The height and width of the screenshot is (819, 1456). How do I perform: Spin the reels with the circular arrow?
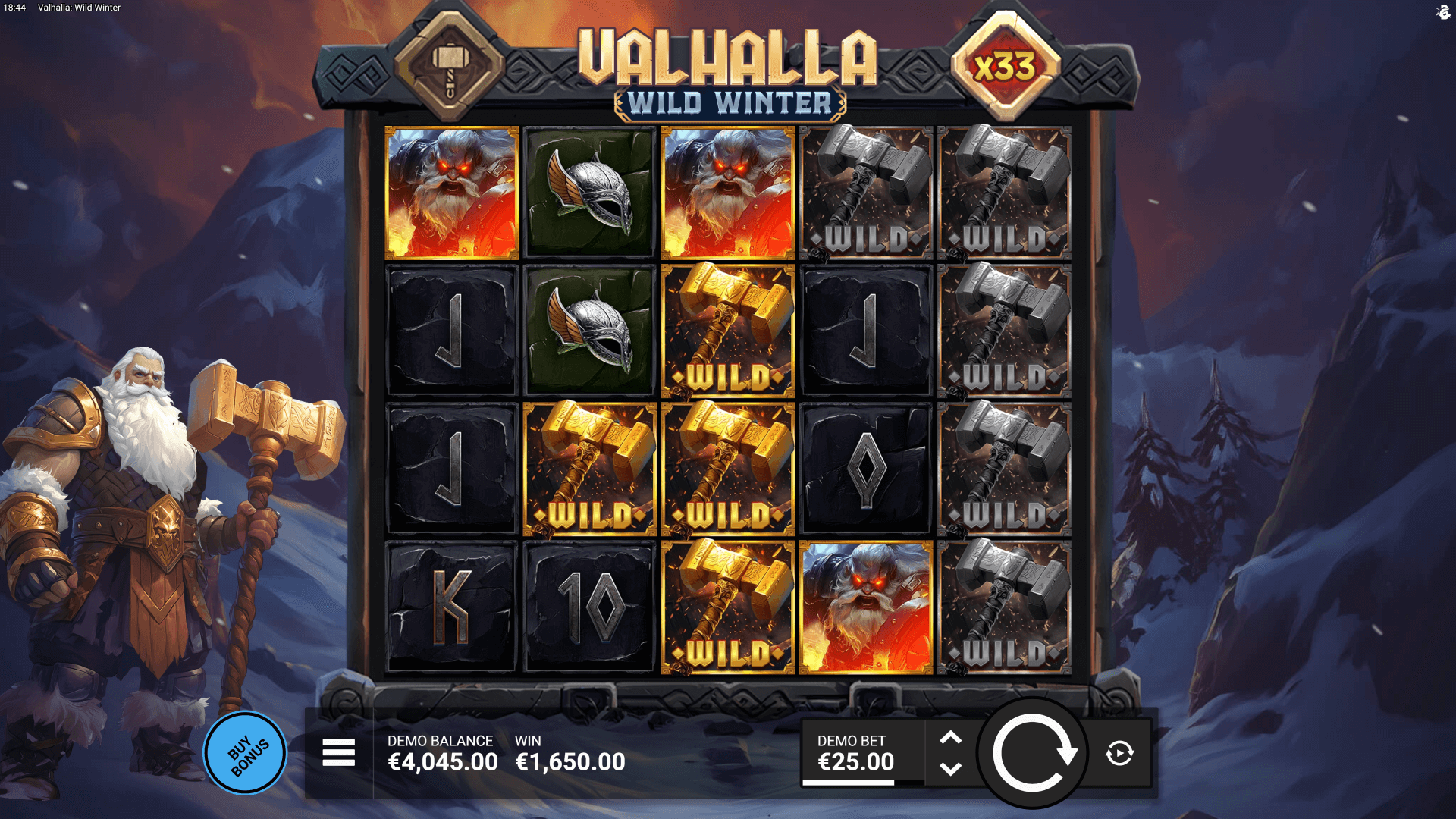click(1032, 753)
